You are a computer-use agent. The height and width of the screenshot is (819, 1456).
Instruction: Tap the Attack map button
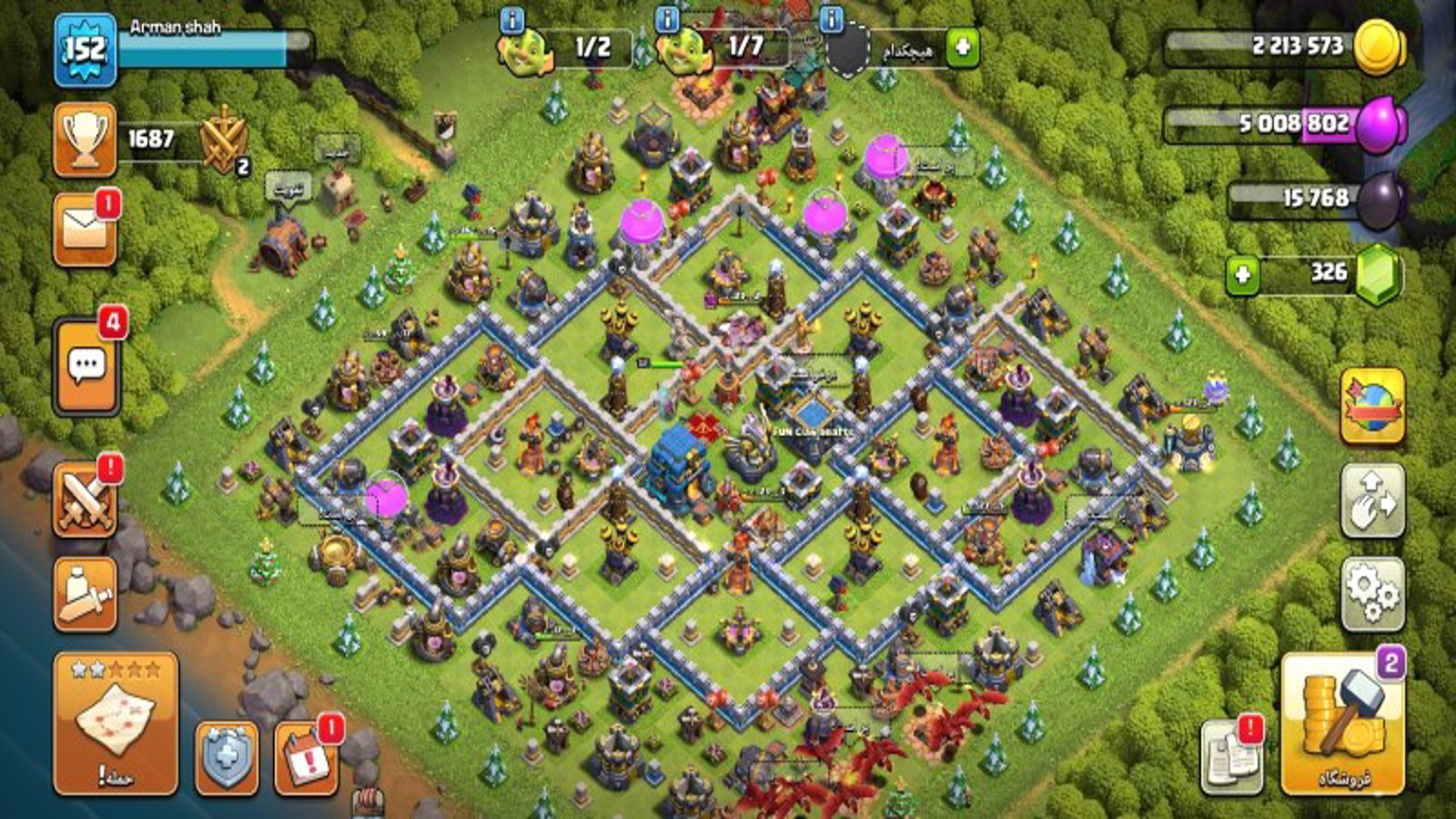coord(116,723)
